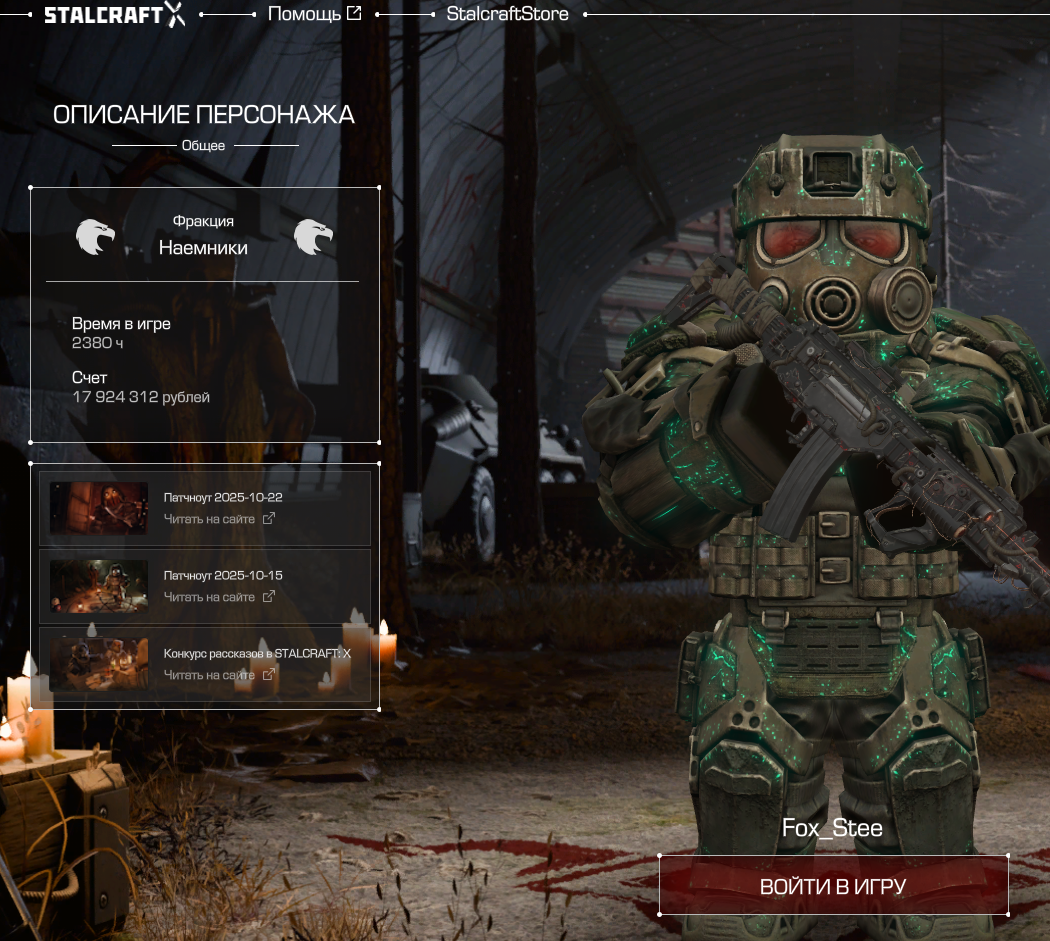The width and height of the screenshot is (1050, 941).
Task: Read the Патчноут 2025-10-22 on the site
Action: pos(219,519)
